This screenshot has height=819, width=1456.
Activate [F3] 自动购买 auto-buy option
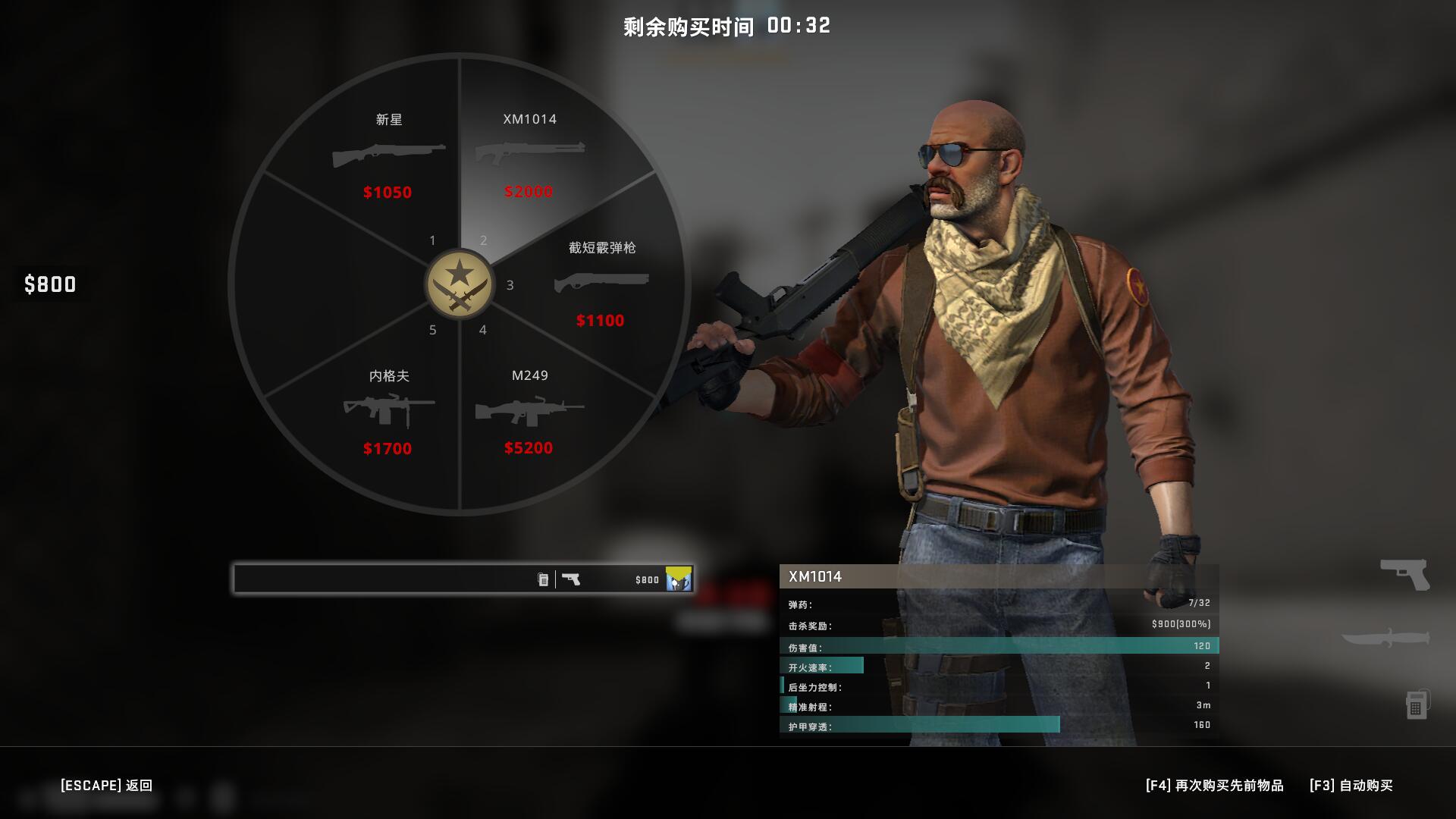click(1353, 786)
